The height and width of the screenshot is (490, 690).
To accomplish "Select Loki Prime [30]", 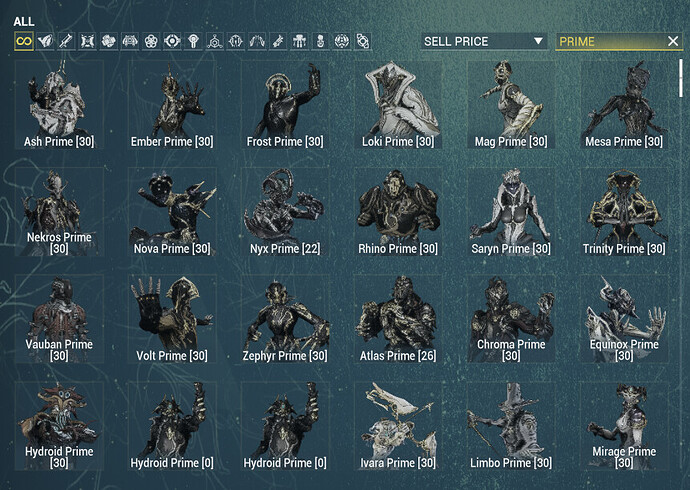I will click(x=398, y=105).
